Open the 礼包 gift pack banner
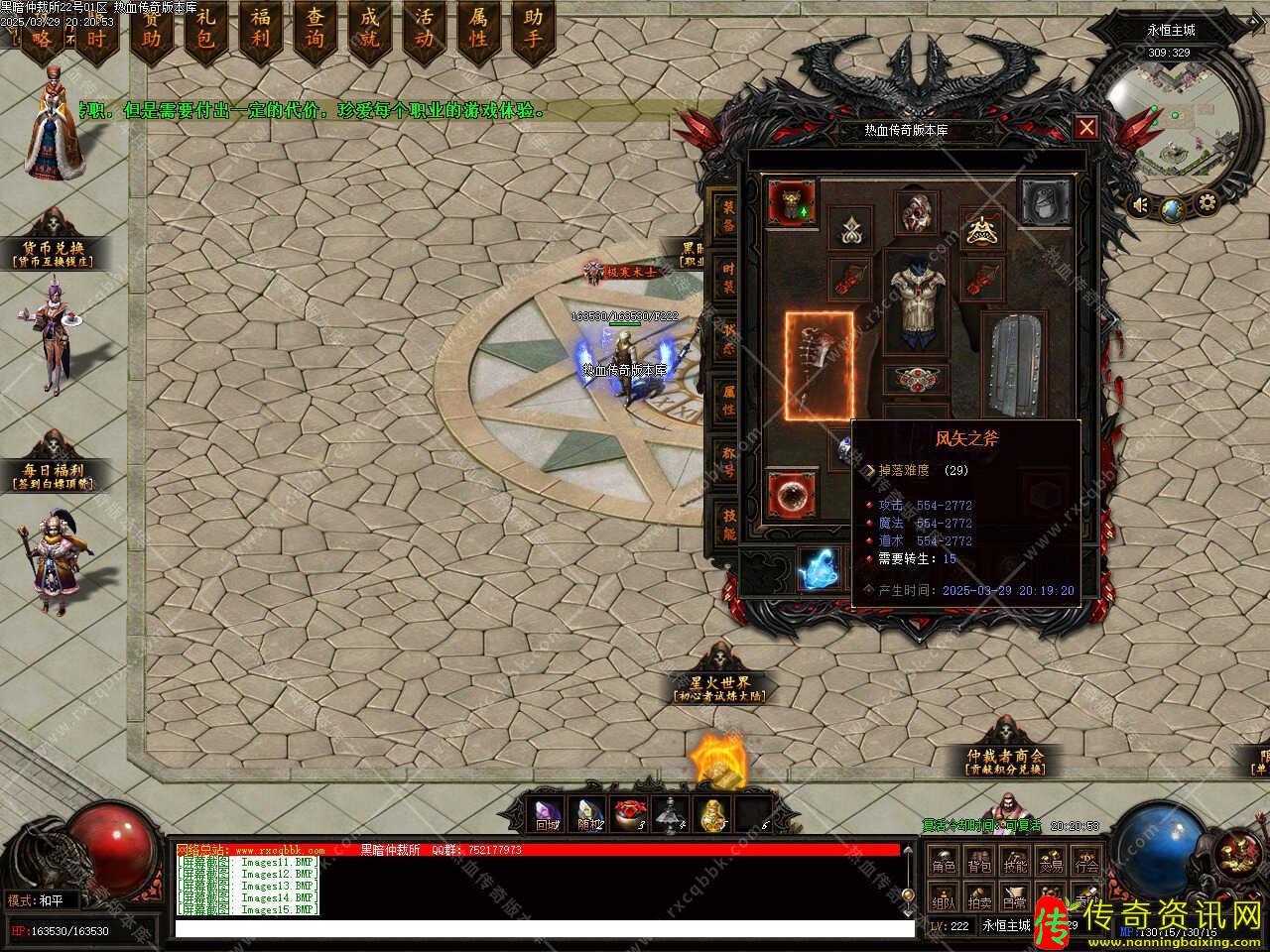This screenshot has height=952, width=1270. [x=206, y=30]
